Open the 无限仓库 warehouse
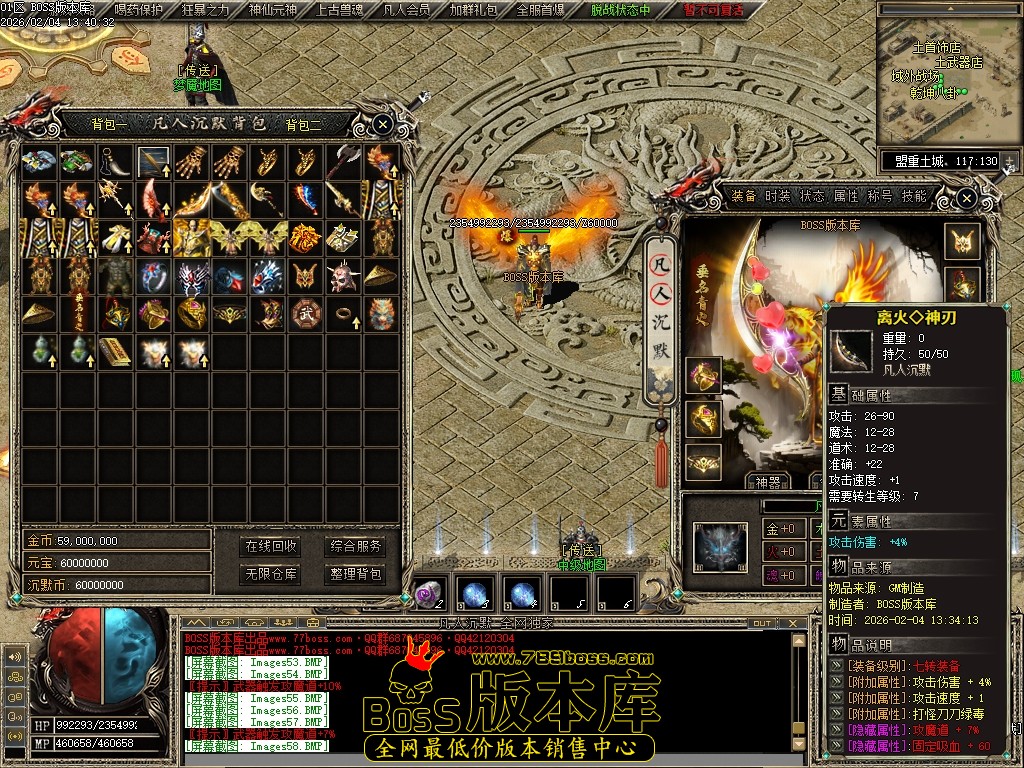The width and height of the screenshot is (1024, 768). [x=271, y=574]
